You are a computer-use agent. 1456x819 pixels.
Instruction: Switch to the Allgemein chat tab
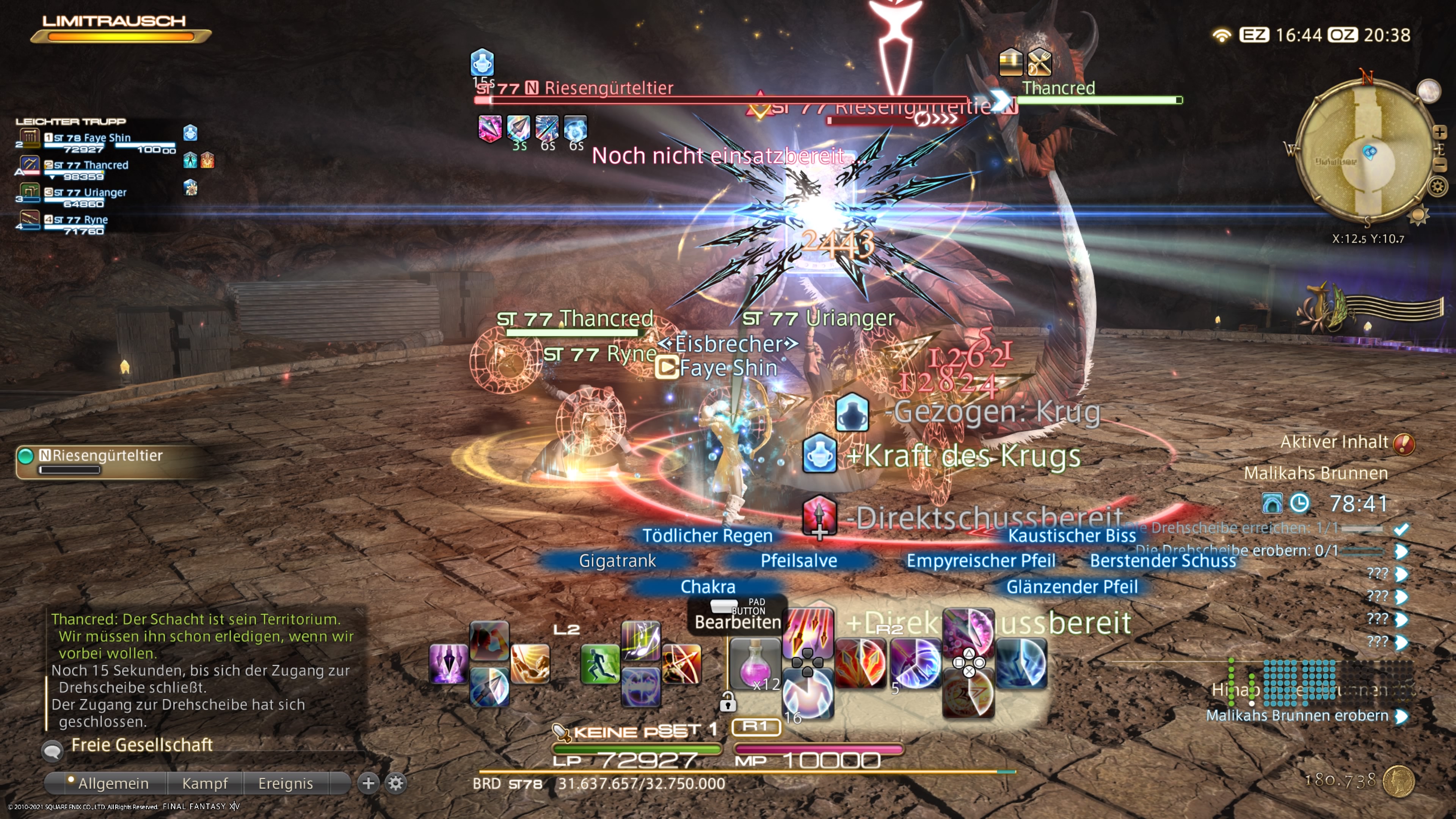coord(113,783)
